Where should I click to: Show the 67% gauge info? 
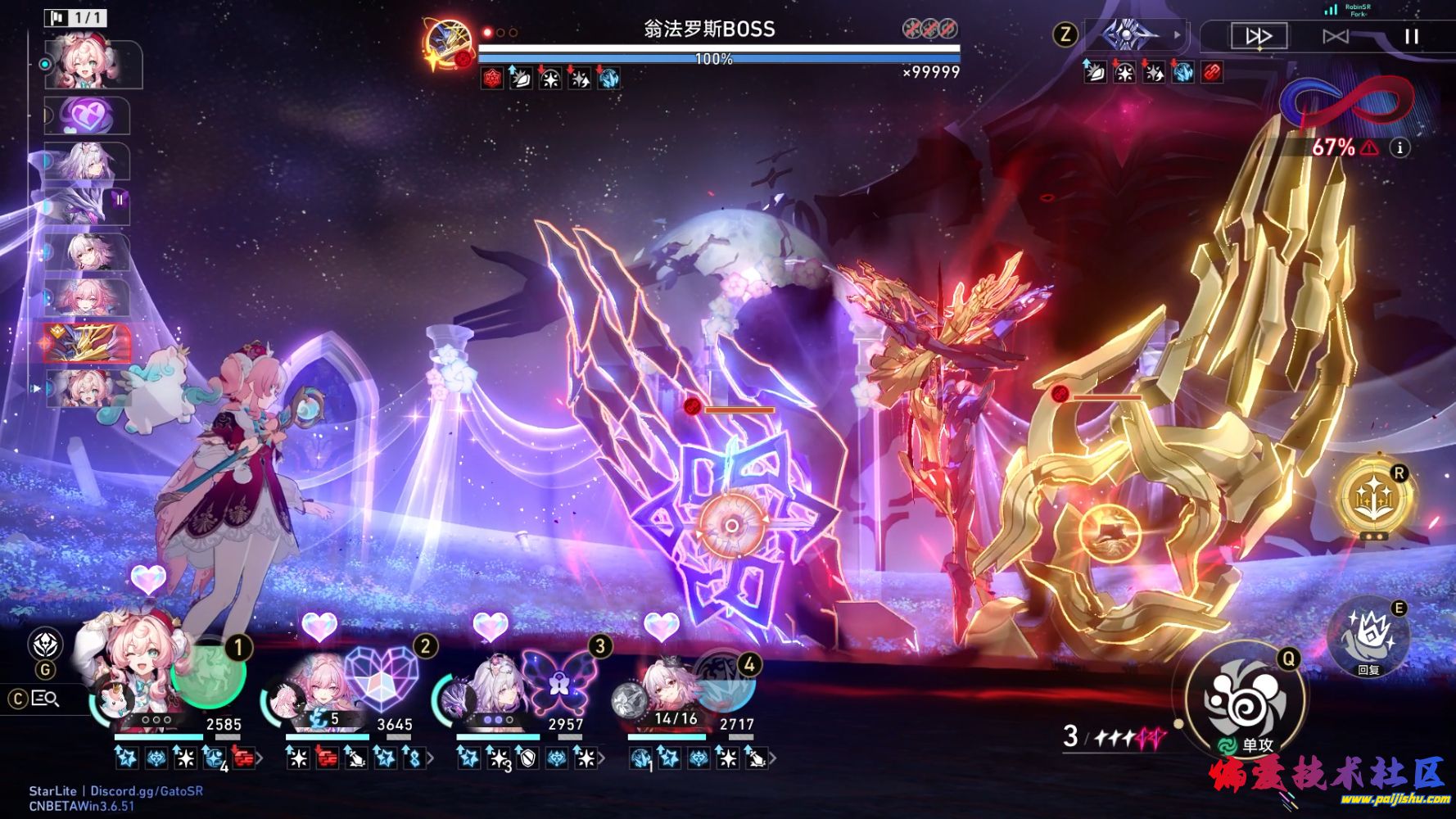coord(1399,147)
